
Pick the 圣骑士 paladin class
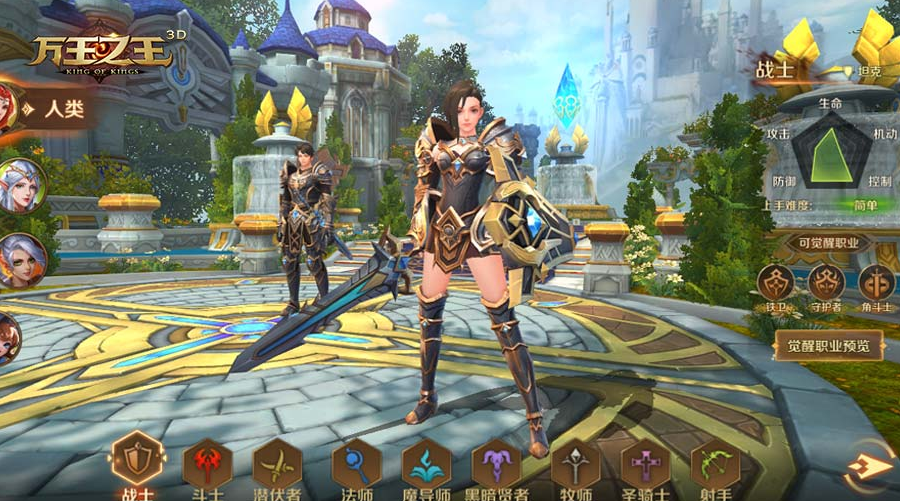[645, 464]
